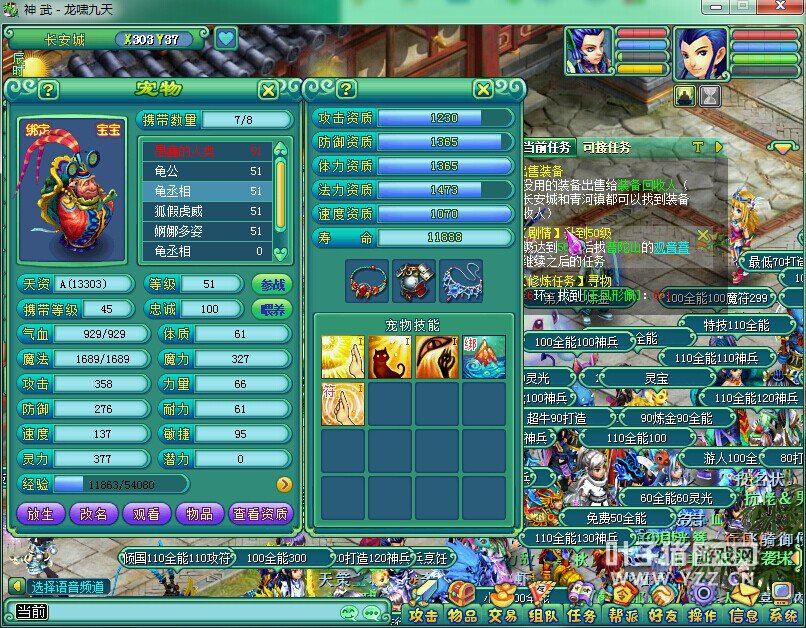Select the black cat pet skill

(x=390, y=357)
